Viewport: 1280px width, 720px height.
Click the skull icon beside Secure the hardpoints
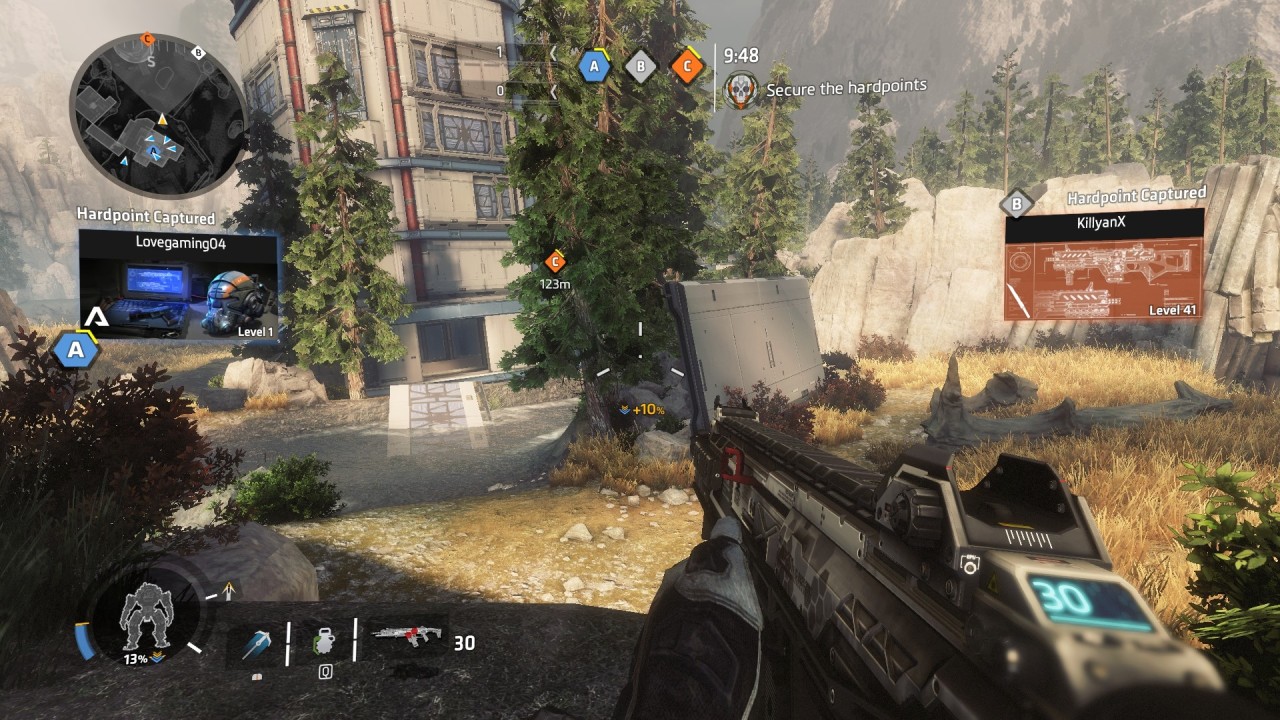pyautogui.click(x=741, y=90)
